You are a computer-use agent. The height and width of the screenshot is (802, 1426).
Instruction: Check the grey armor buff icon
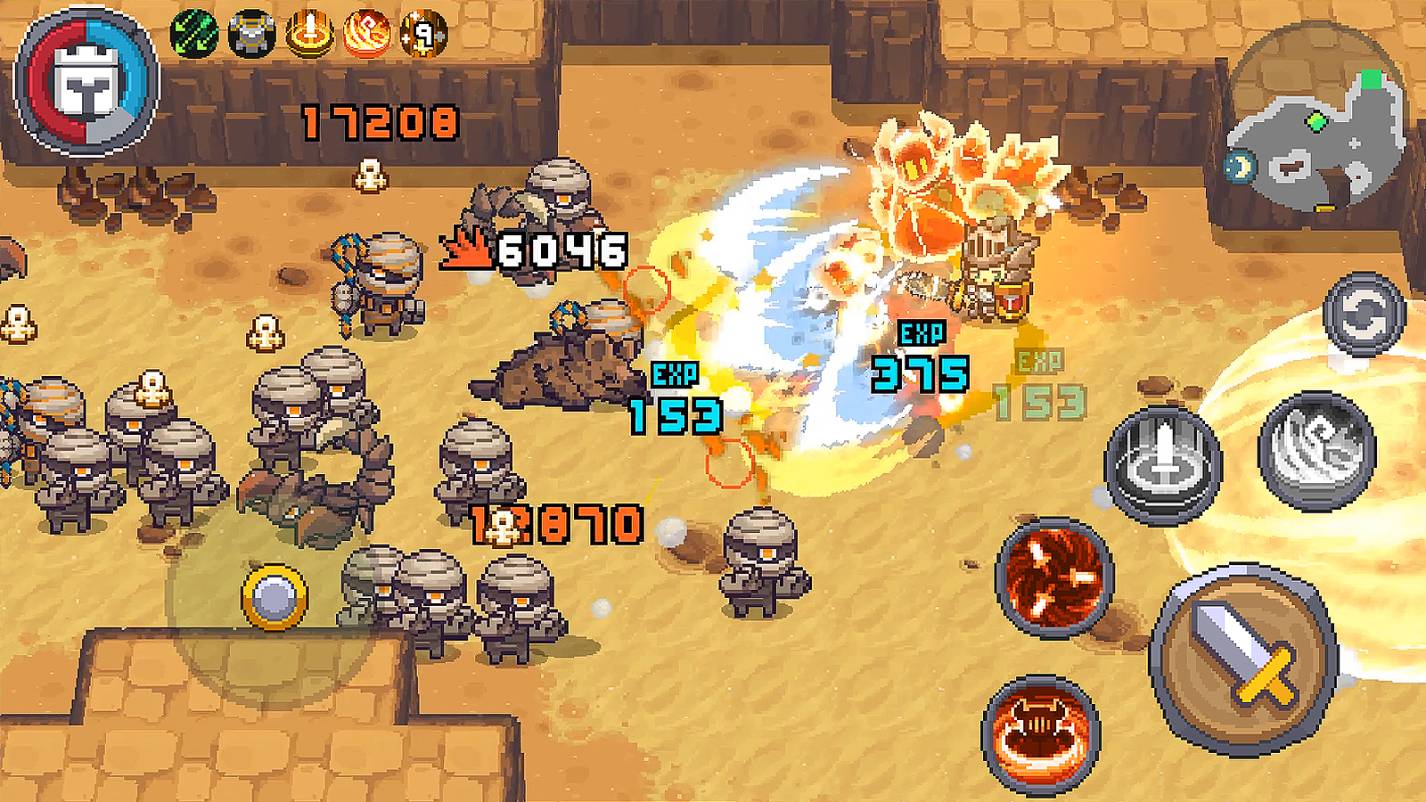click(x=251, y=34)
